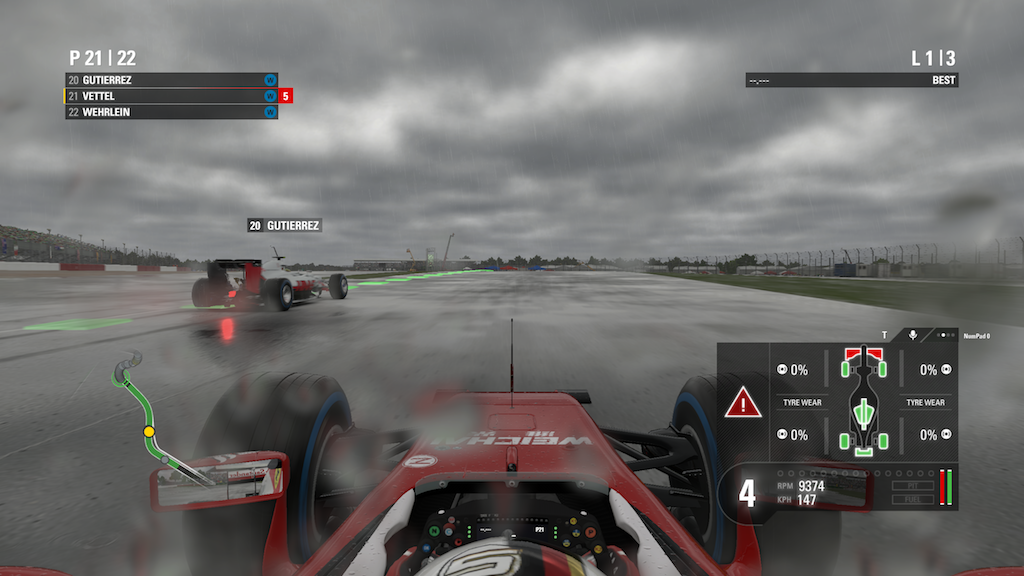The height and width of the screenshot is (576, 1024).
Task: Click the microphone voice icon
Action: tap(913, 336)
